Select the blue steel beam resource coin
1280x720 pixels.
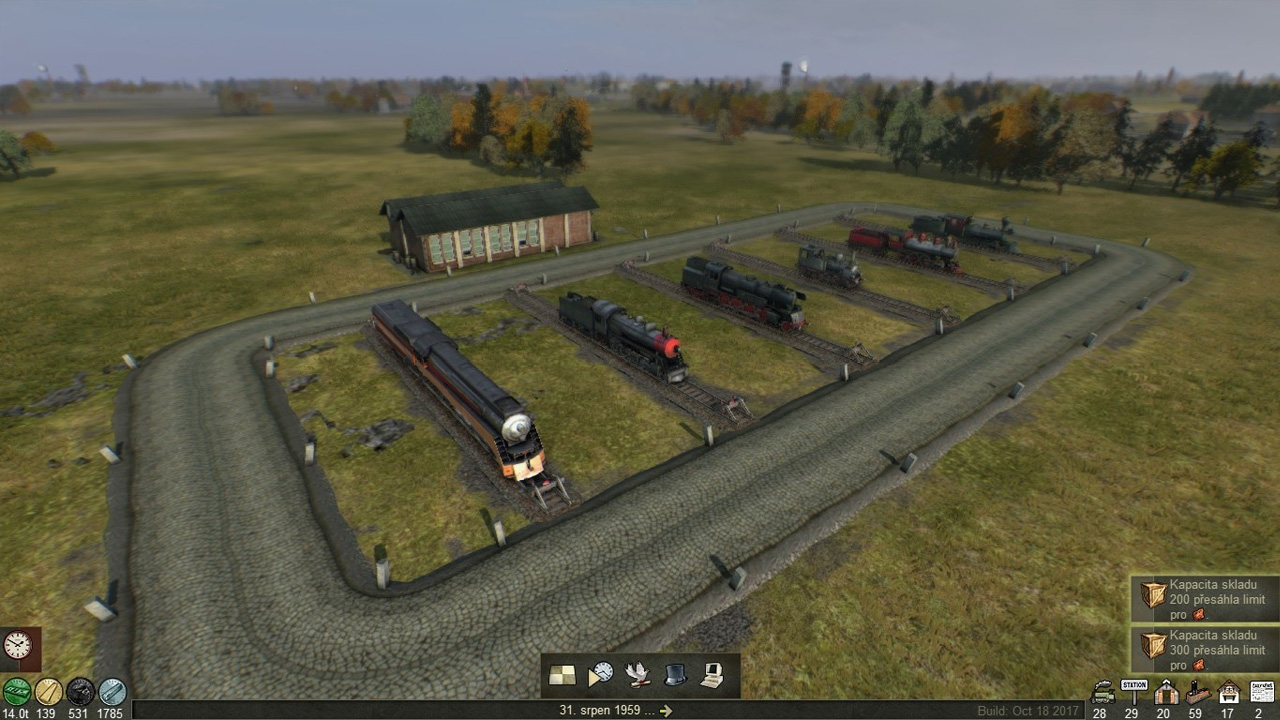[x=112, y=691]
